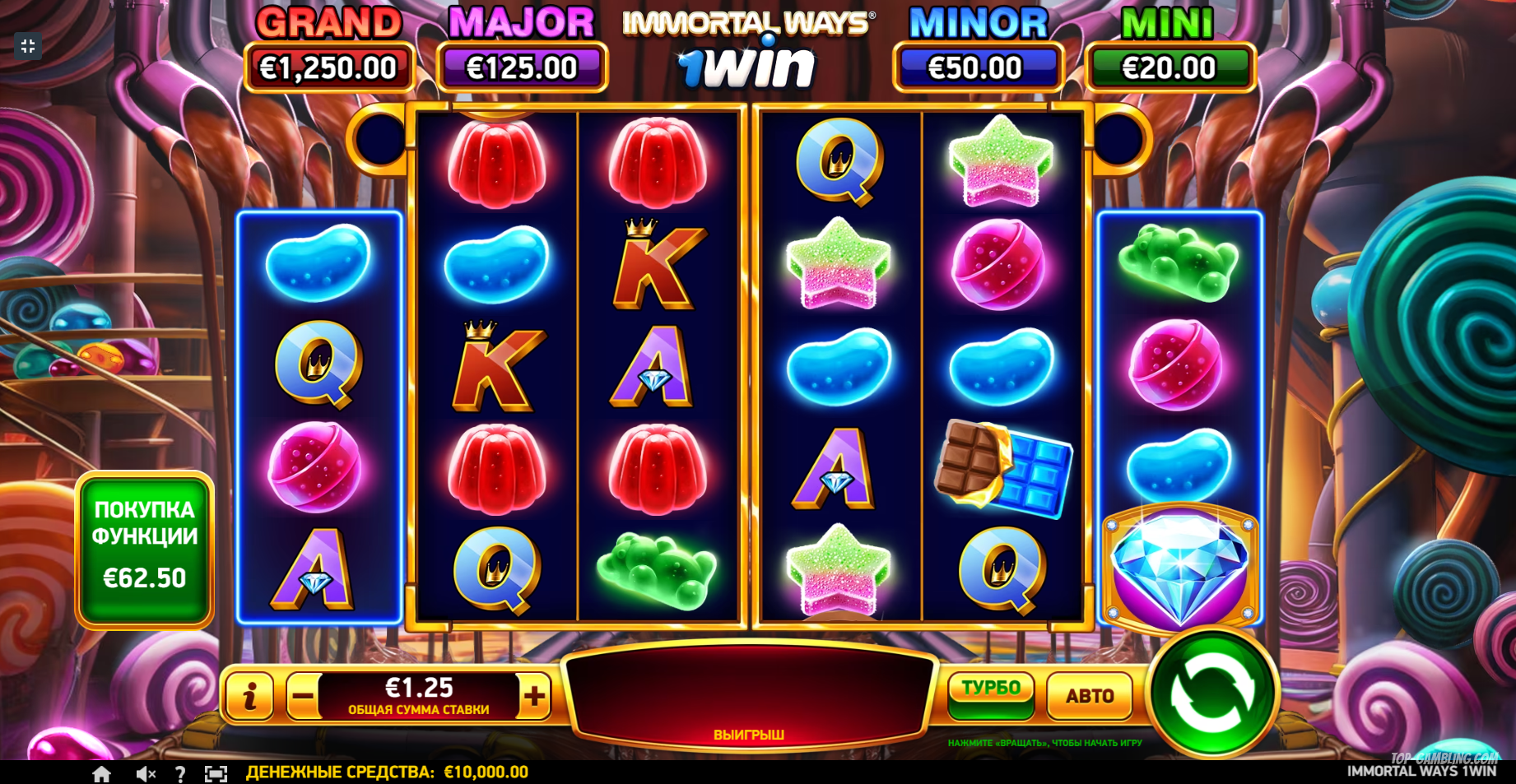Screen dimensions: 1516x784
Task: Toggle the muted sound speaker icon
Action: (146, 773)
